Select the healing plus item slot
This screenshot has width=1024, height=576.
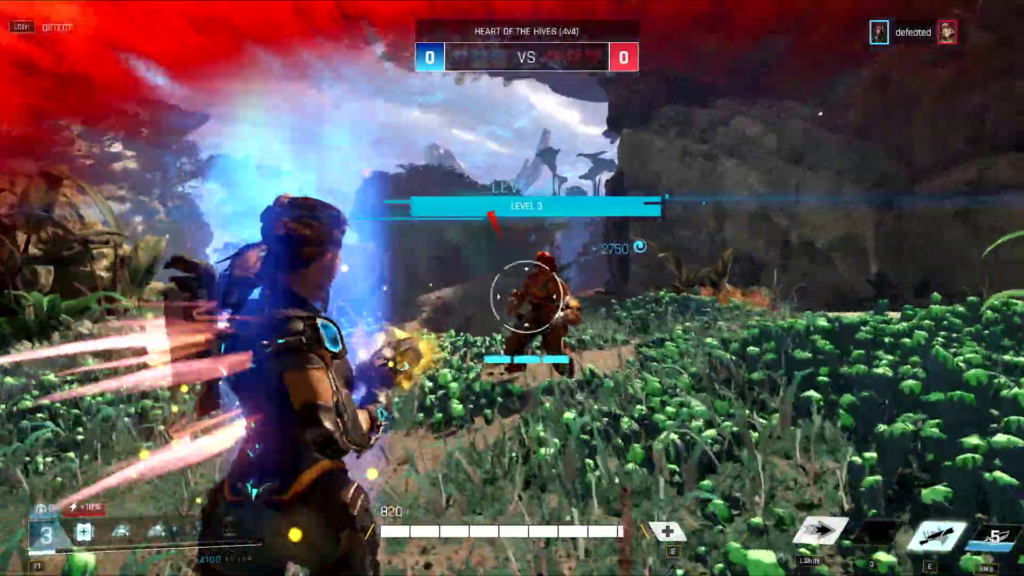666,531
